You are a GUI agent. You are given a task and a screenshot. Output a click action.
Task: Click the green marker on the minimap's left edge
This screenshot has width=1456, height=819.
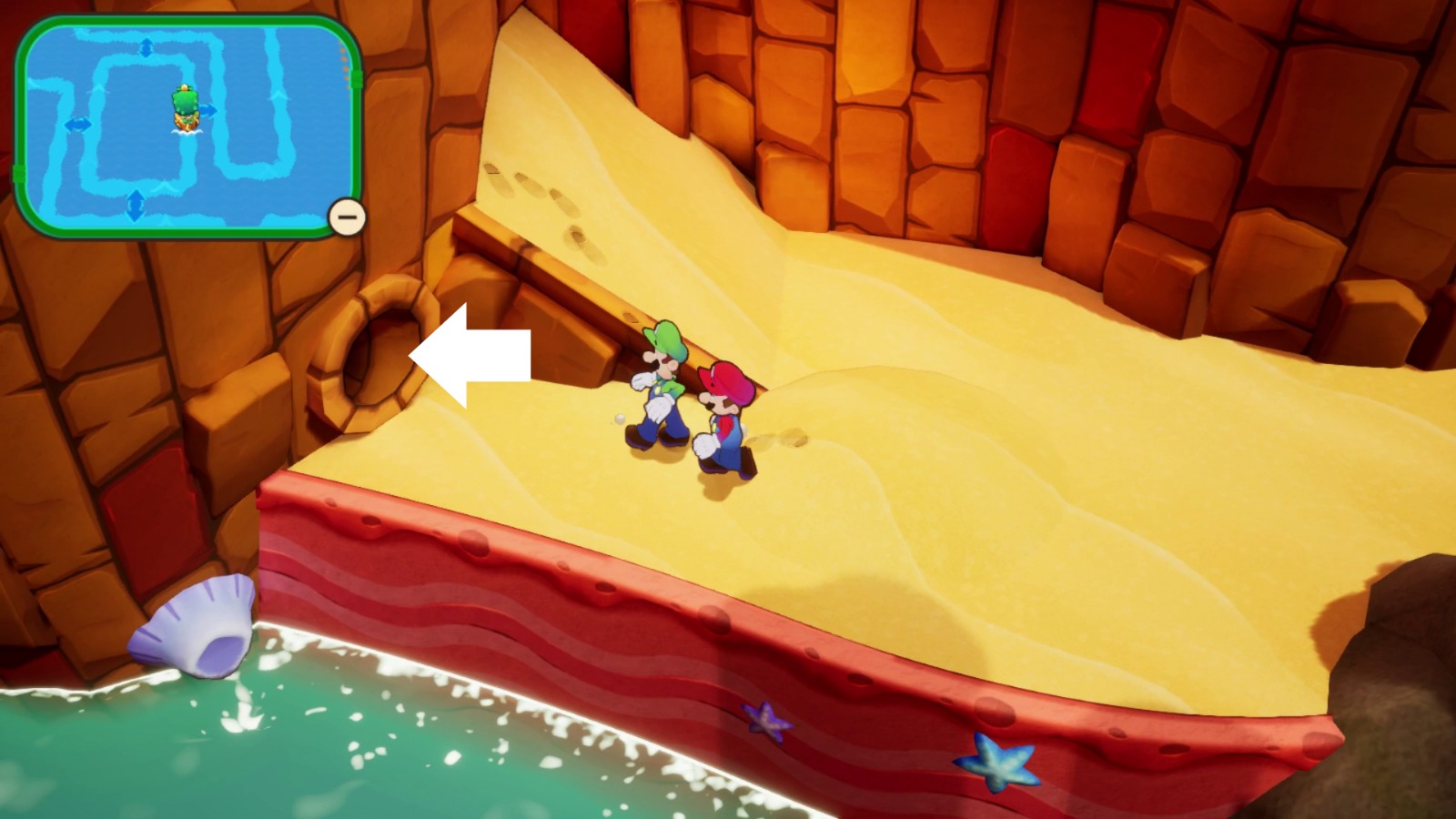coord(19,171)
